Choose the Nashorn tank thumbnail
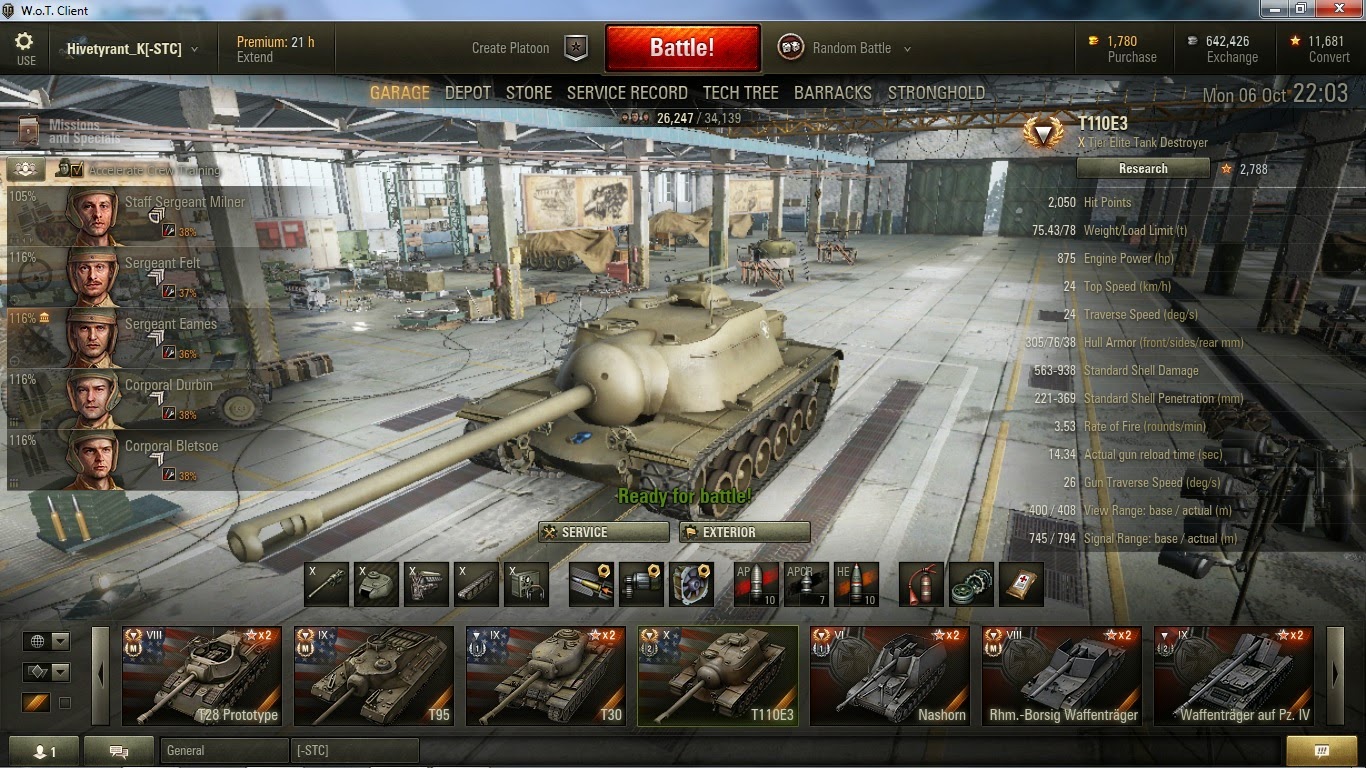This screenshot has height=770, width=1366. click(889, 675)
